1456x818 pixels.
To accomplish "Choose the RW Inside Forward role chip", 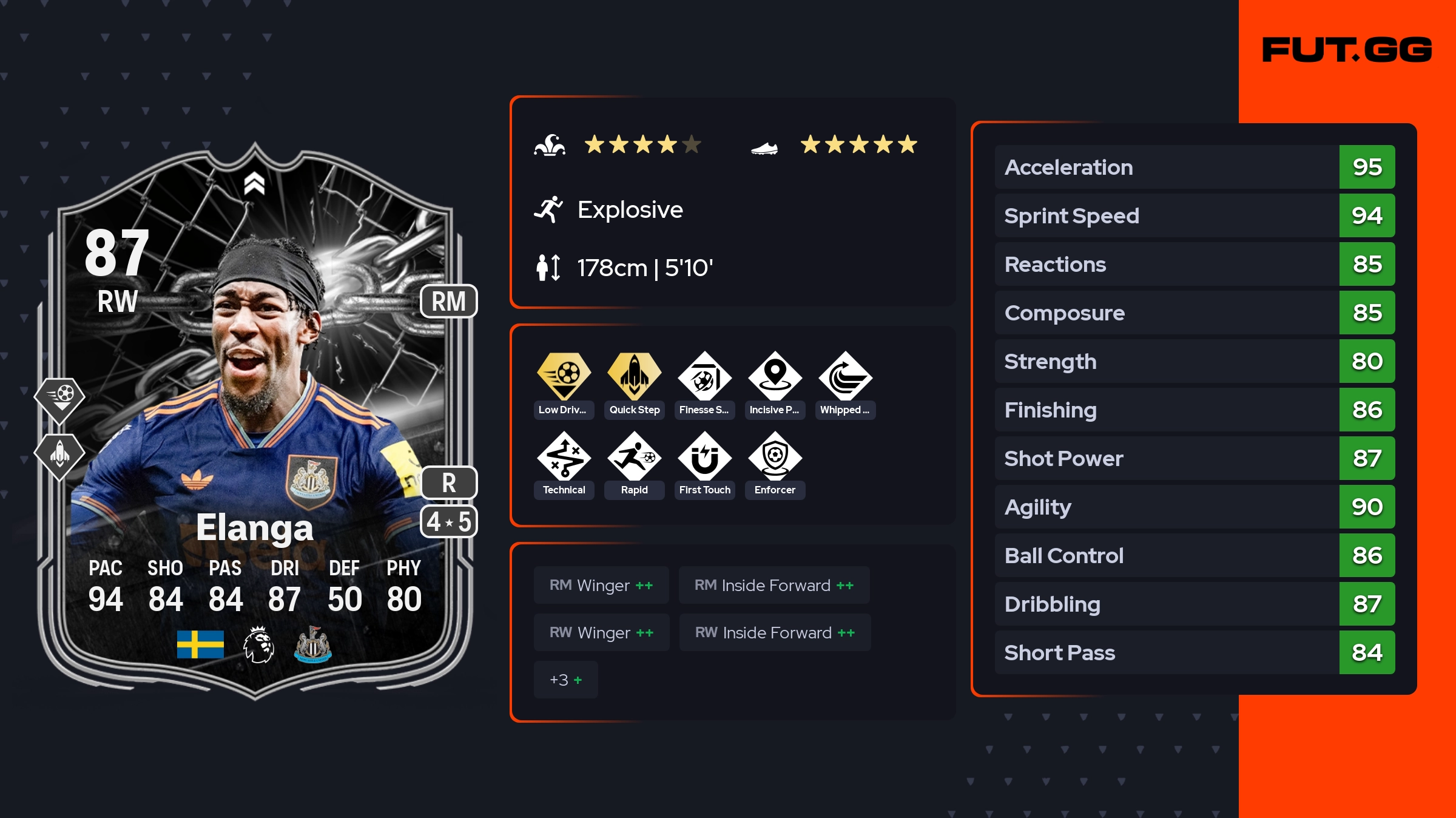I will 775,632.
